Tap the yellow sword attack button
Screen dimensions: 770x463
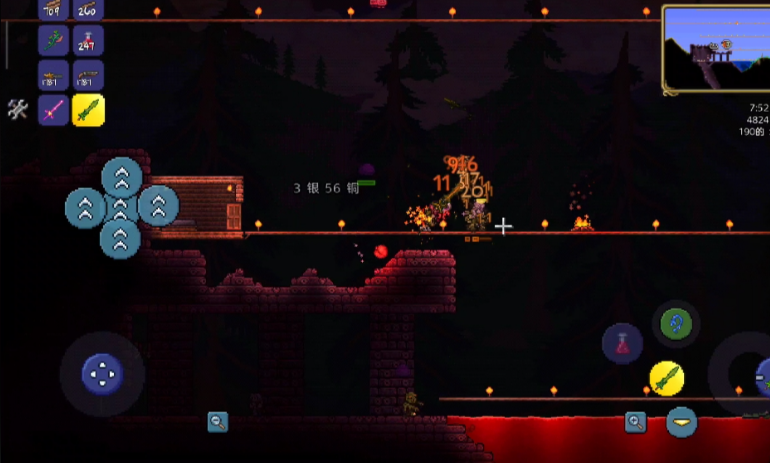(x=667, y=377)
